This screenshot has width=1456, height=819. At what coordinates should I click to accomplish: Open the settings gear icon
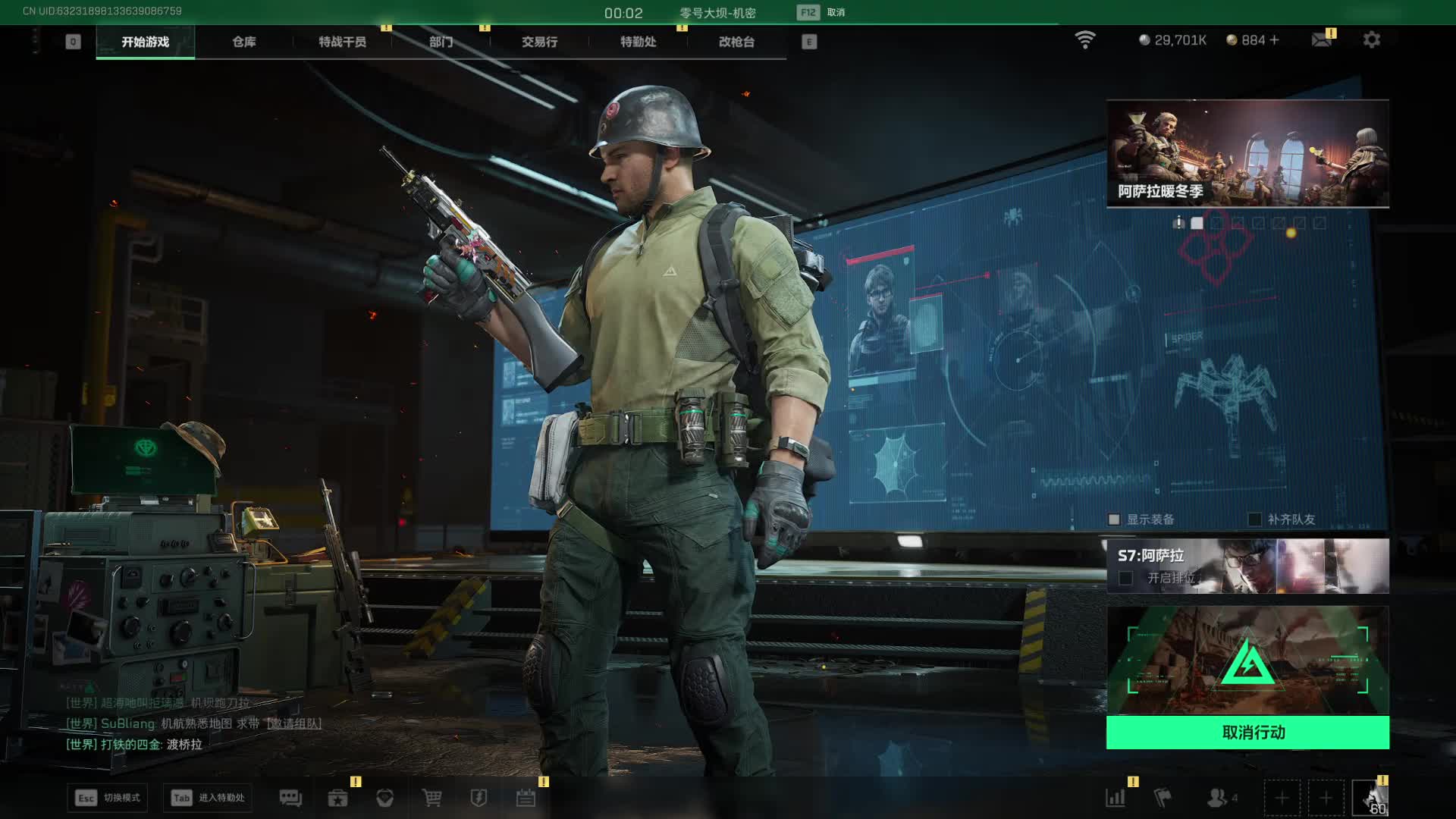(x=1371, y=39)
